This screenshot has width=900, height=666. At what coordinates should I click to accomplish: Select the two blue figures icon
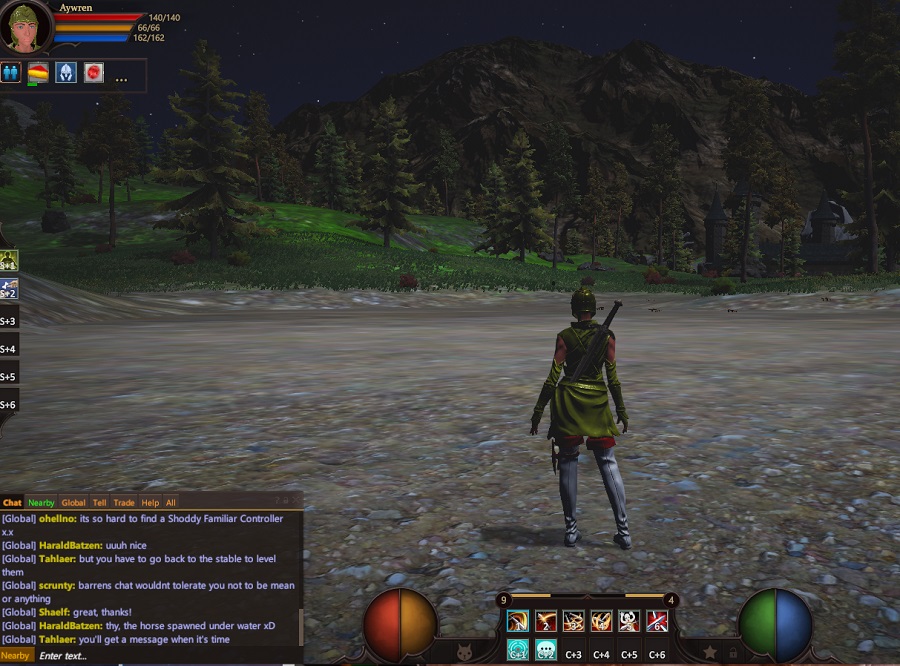click(11, 73)
